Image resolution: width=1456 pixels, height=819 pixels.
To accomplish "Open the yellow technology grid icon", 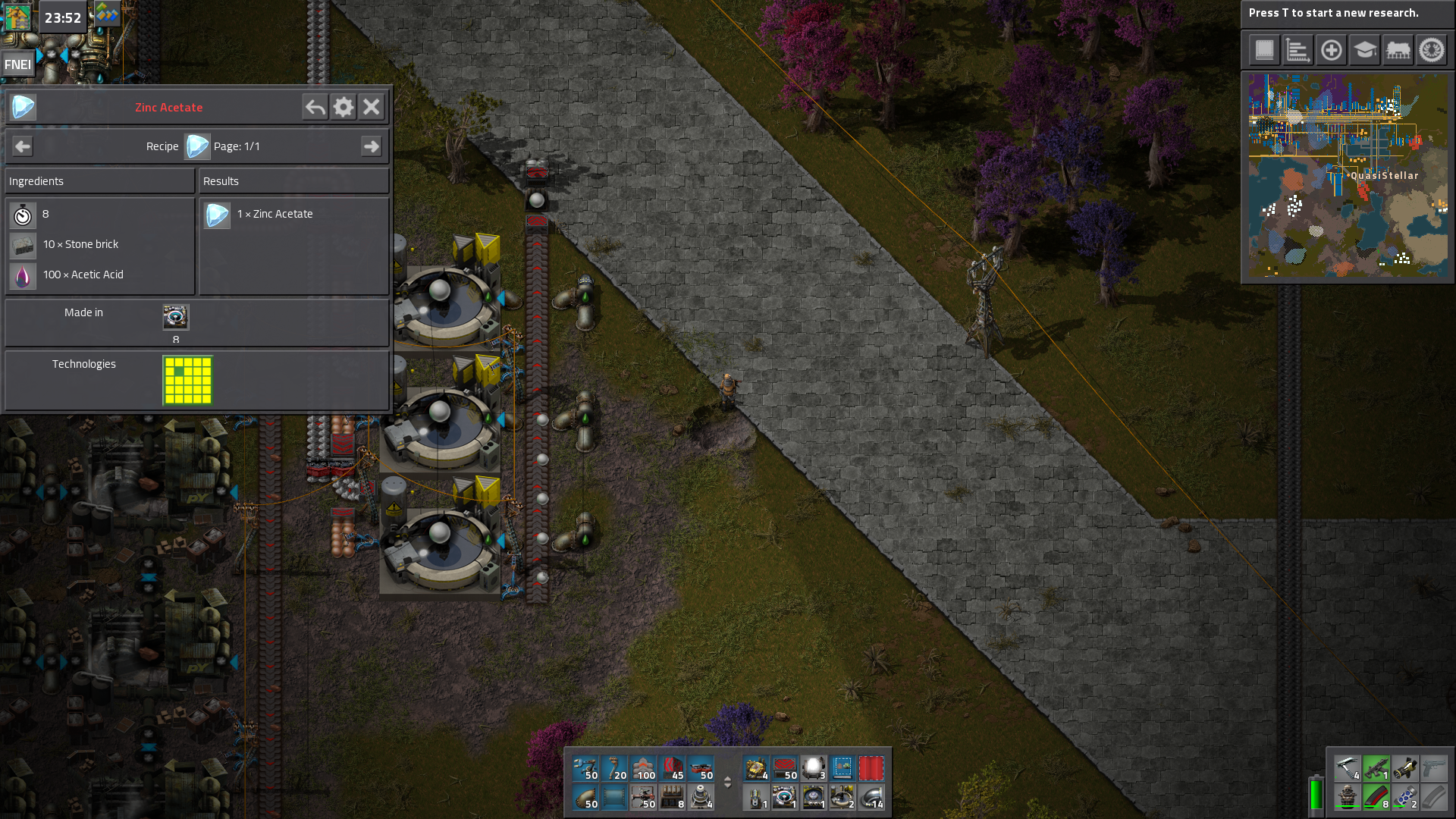I will coord(188,380).
